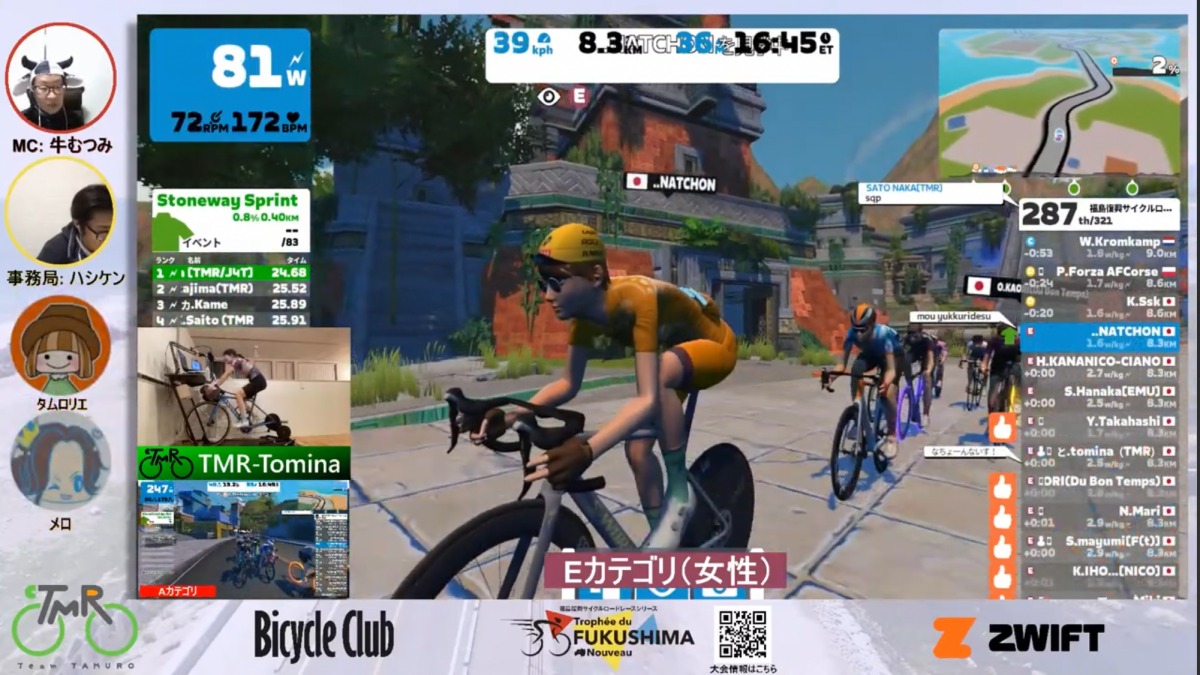The image size is (1200, 675).
Task: Choose N.Mari in the rider list
Action: pos(1099,516)
